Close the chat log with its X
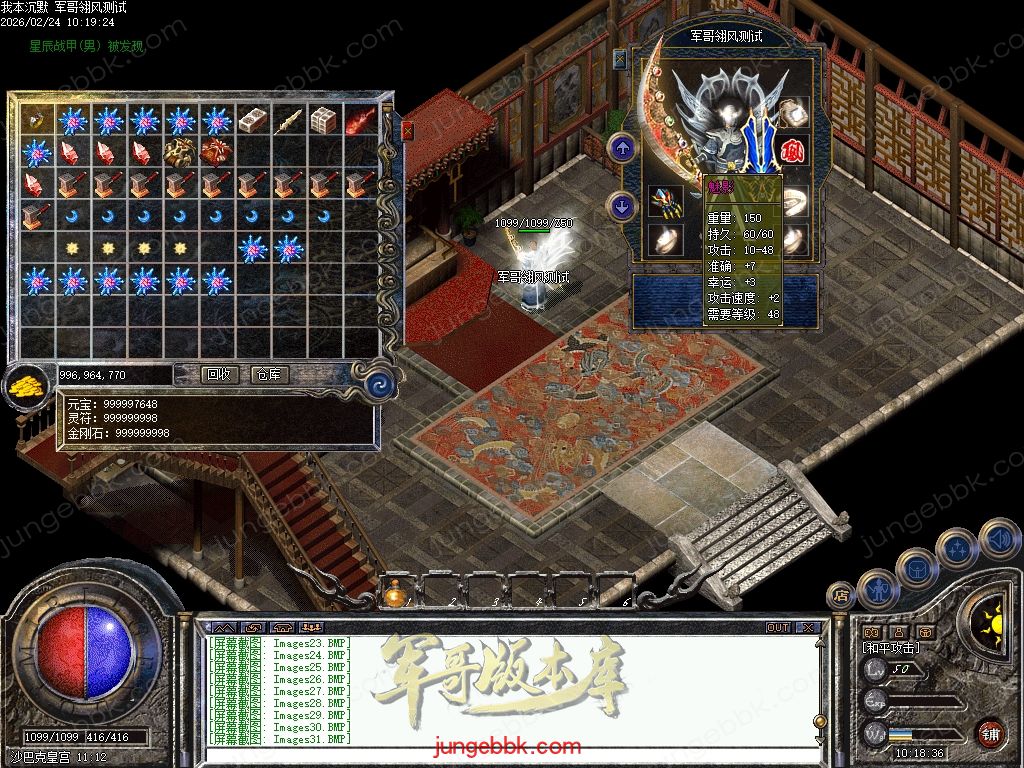Viewport: 1024px width, 768px height. pos(808,628)
